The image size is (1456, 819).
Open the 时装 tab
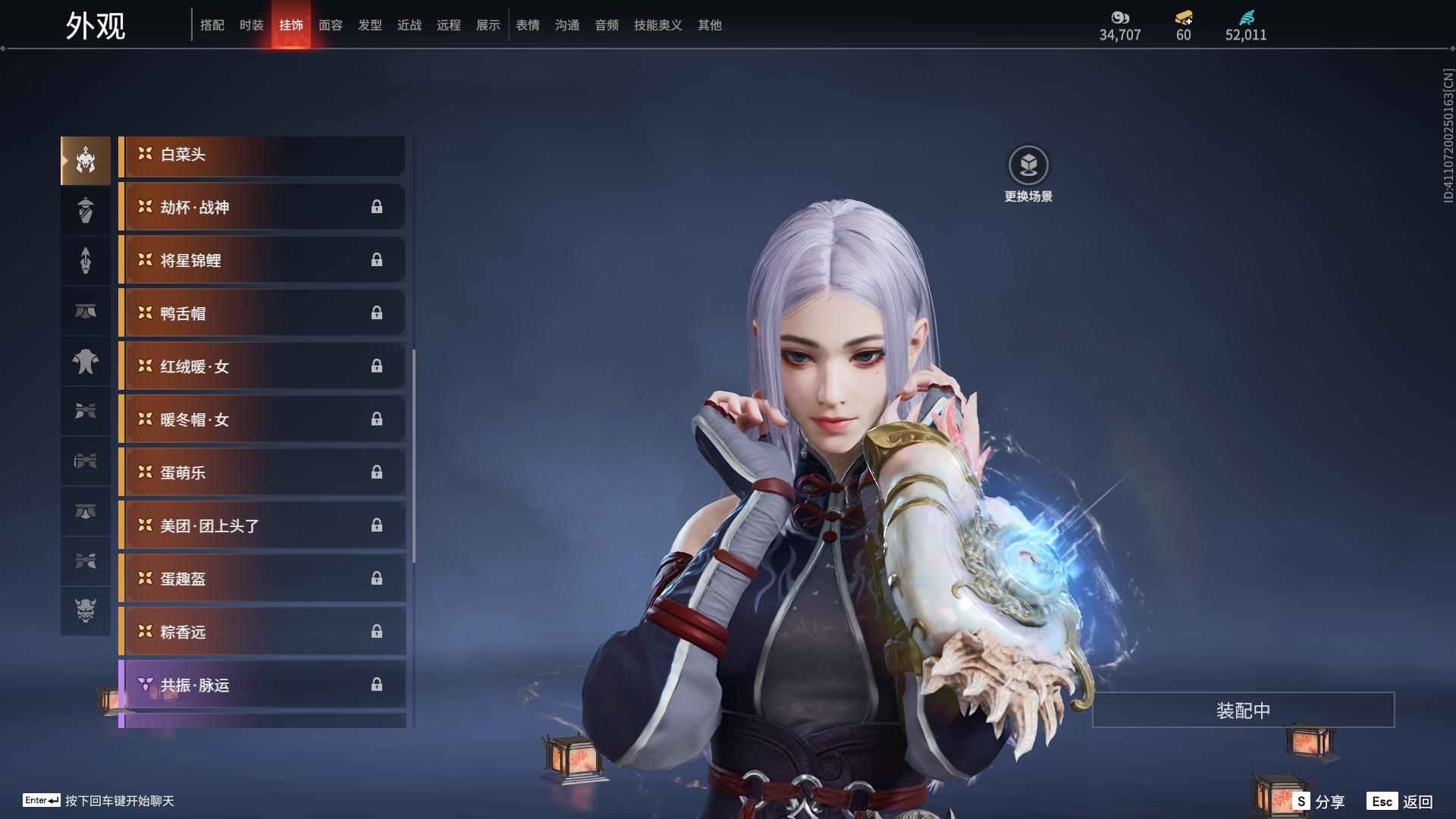[x=252, y=25]
